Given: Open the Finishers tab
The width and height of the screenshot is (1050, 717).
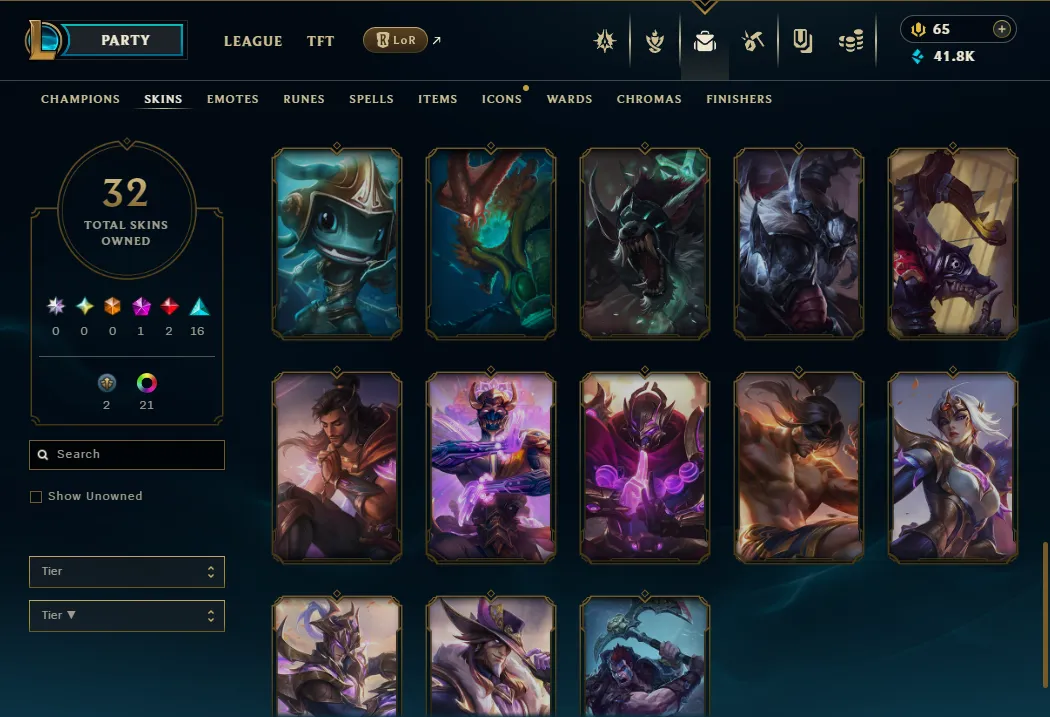Looking at the screenshot, I should [x=739, y=99].
